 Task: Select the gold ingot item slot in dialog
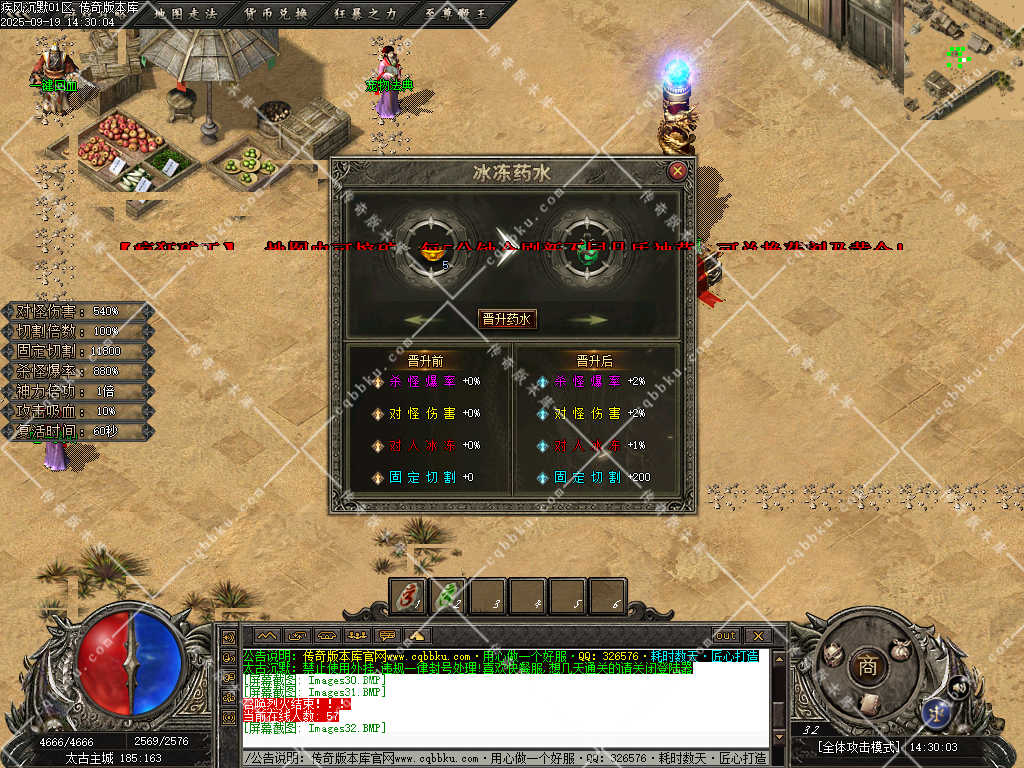point(434,250)
